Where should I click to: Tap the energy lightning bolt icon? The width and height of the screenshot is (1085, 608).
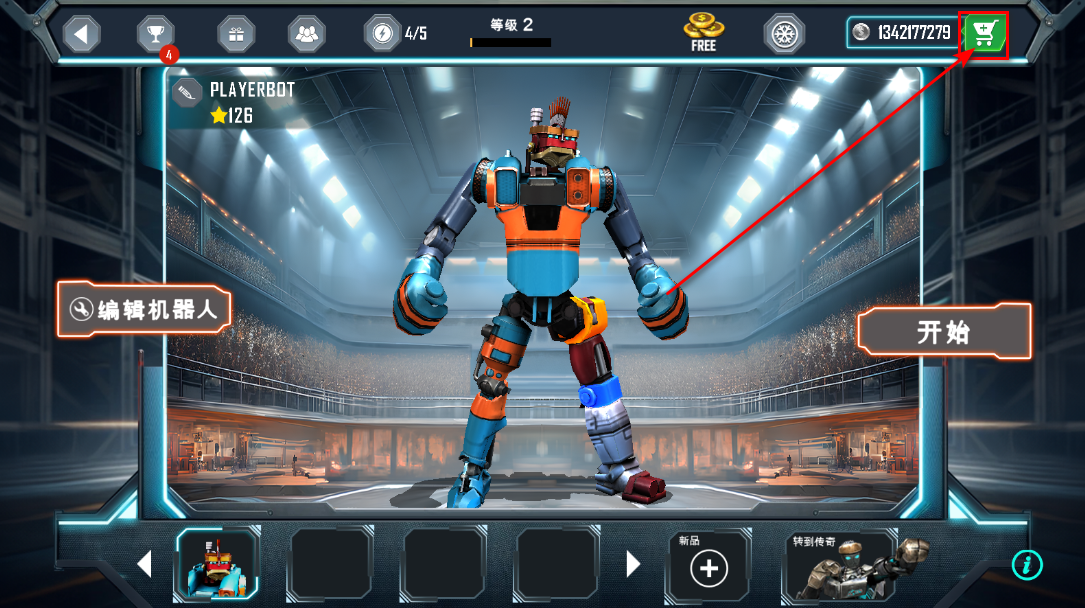pyautogui.click(x=382, y=33)
